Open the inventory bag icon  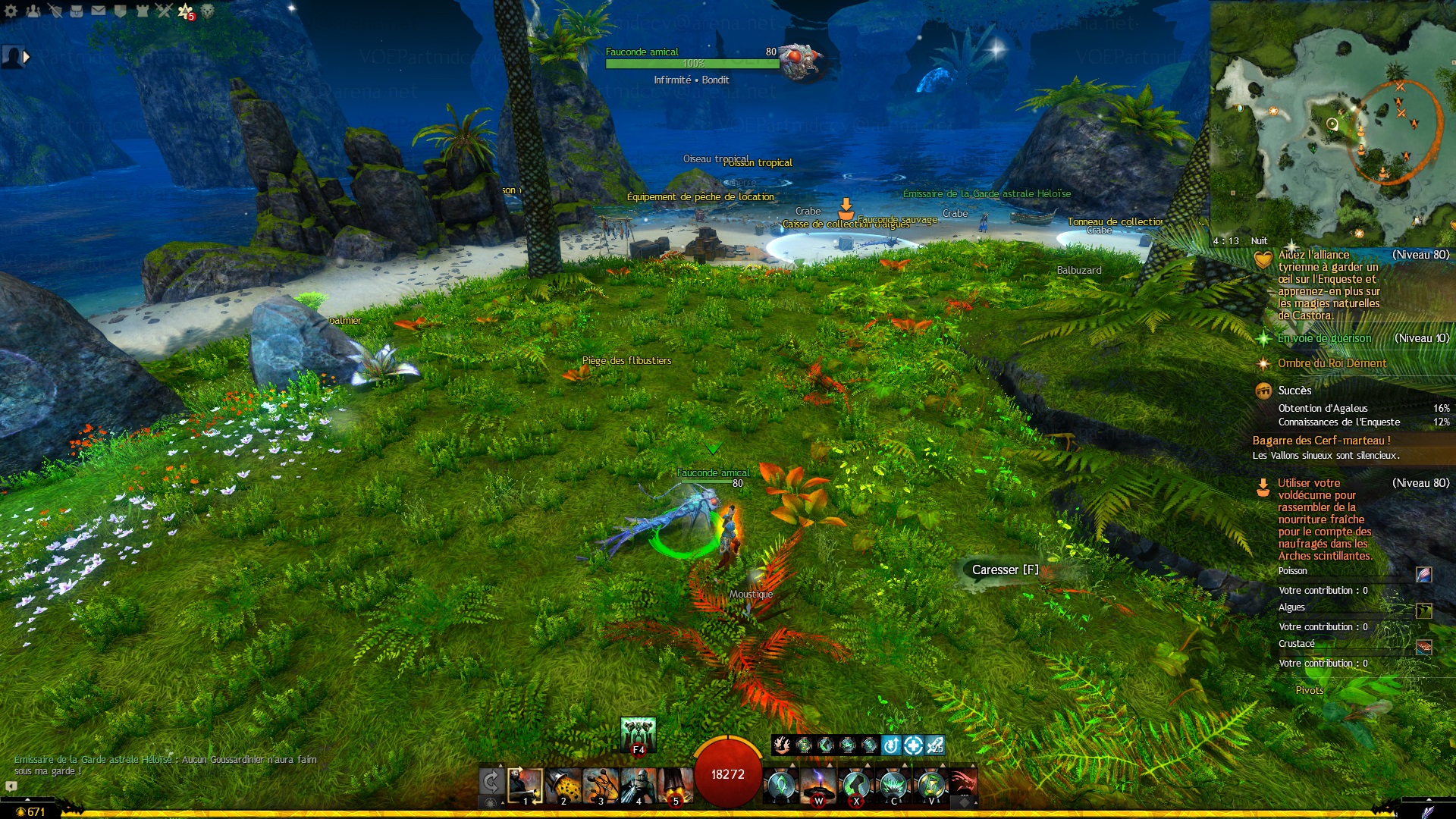(77, 11)
